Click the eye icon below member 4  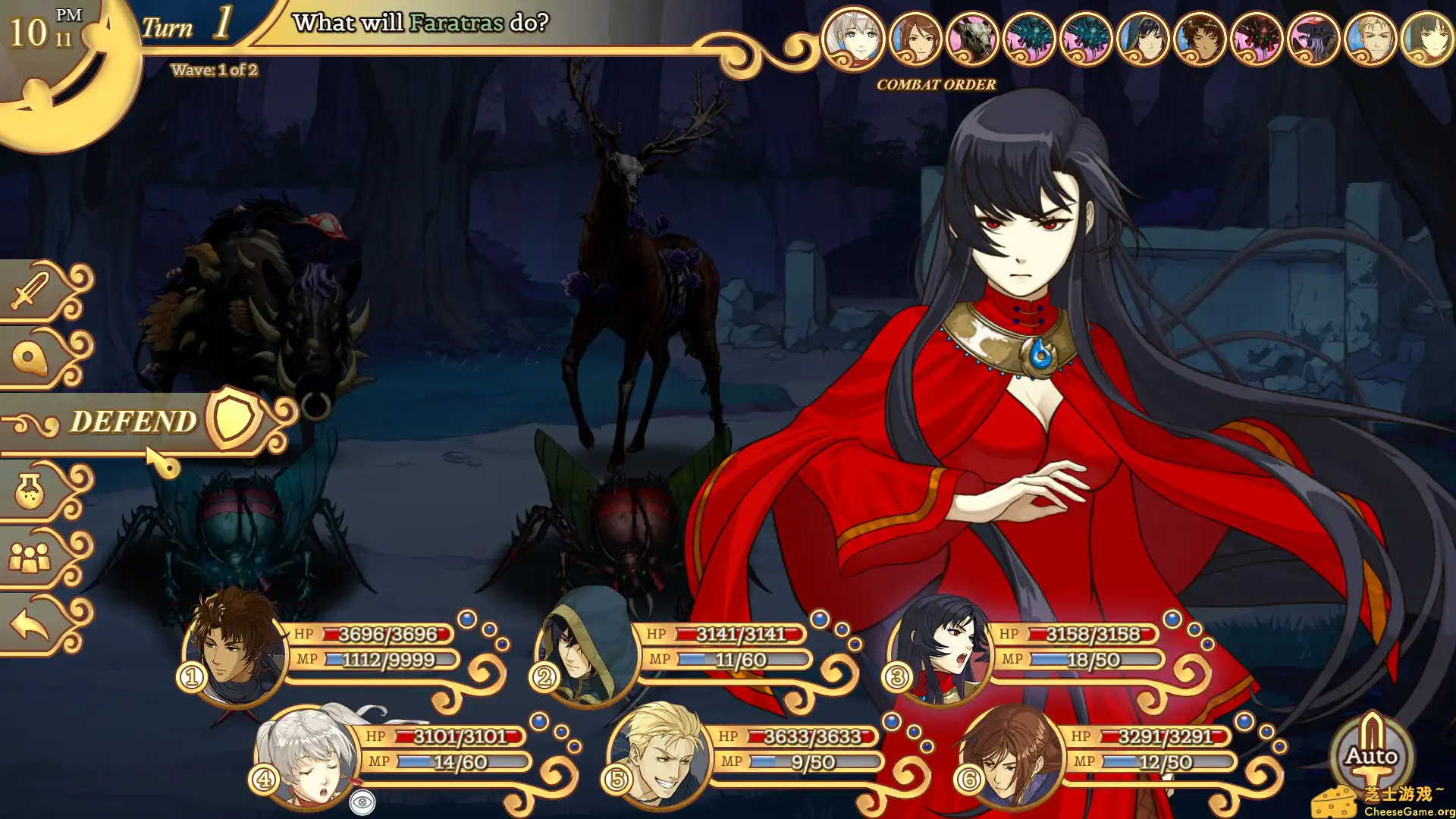pos(362,802)
